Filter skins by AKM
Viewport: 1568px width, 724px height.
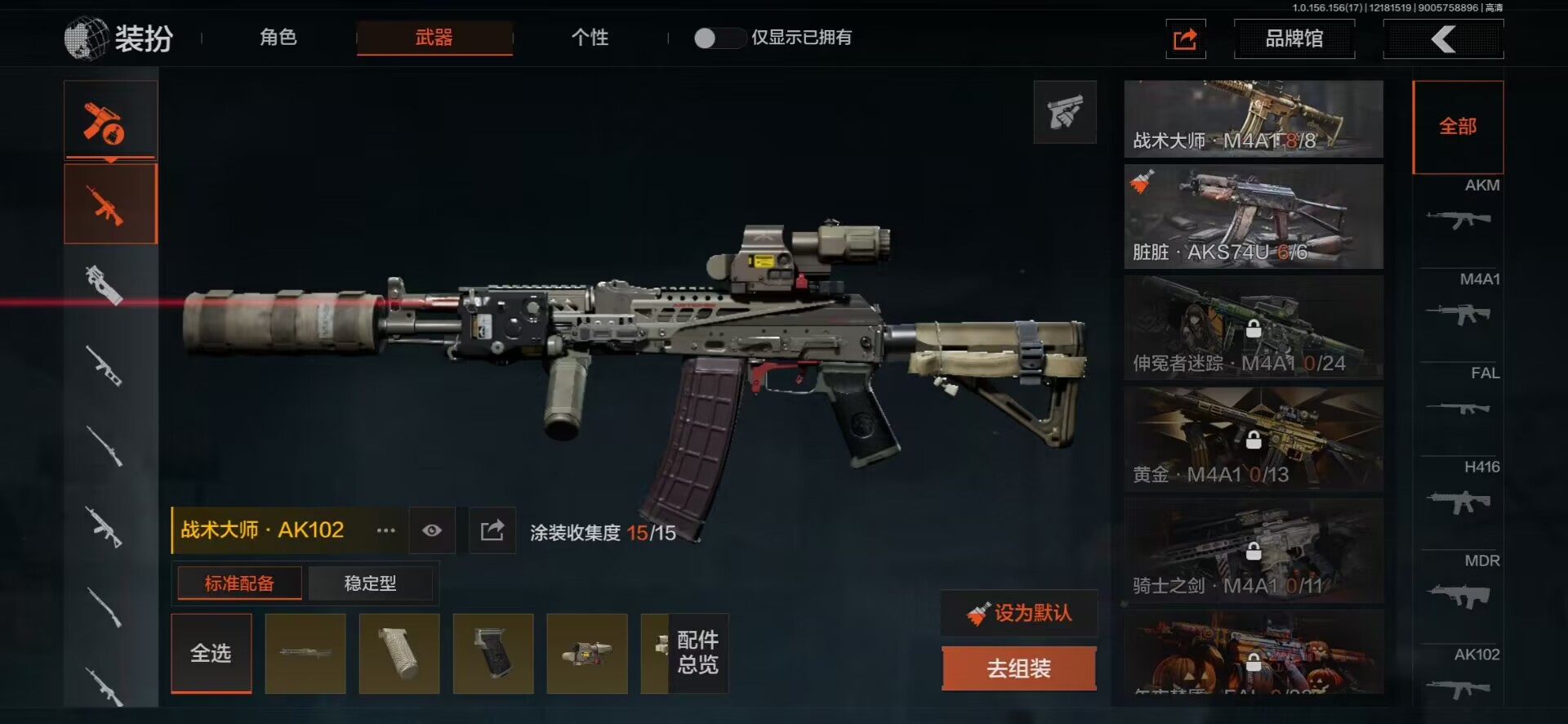click(x=1459, y=210)
